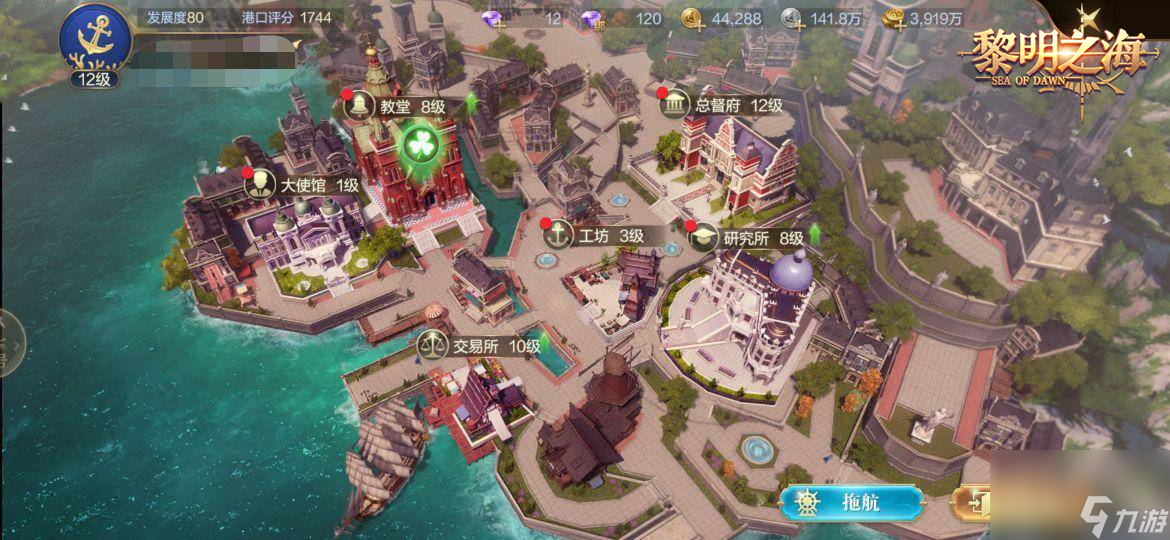Add gold ingots via the 3,919万 icon
Image resolution: width=1170 pixels, height=540 pixels.
click(x=895, y=18)
